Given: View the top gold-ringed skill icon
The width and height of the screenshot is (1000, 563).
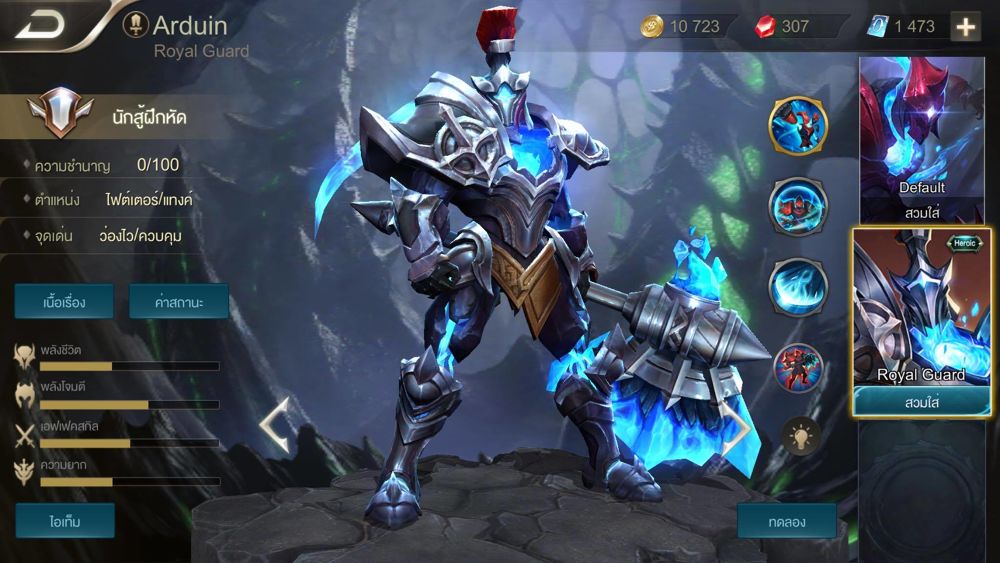Looking at the screenshot, I should coord(797,125).
